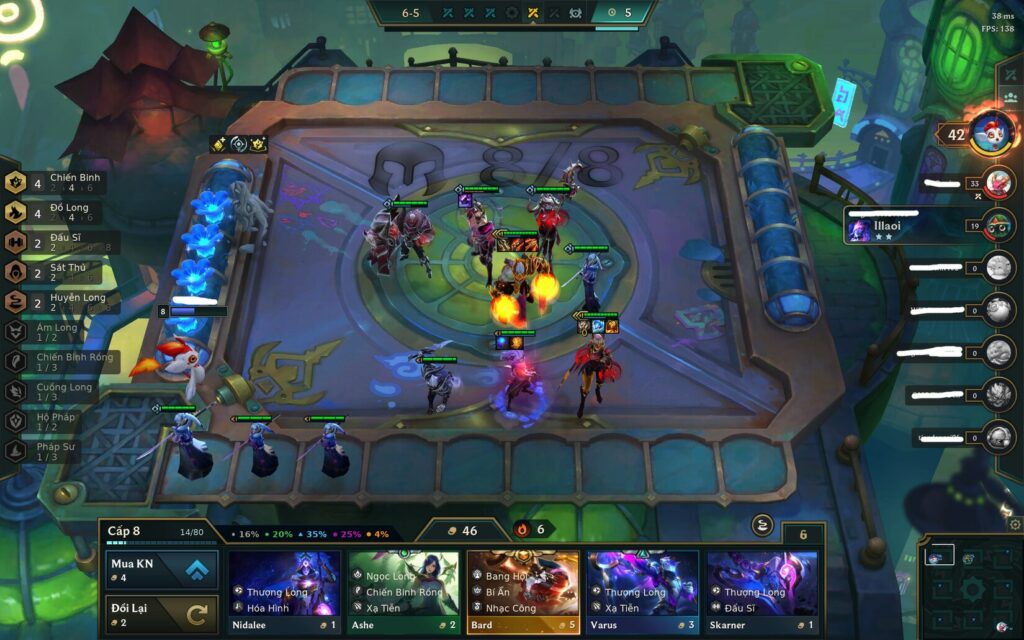Reroll the shop with Đổi Lại
The width and height of the screenshot is (1024, 640).
pyautogui.click(x=161, y=613)
